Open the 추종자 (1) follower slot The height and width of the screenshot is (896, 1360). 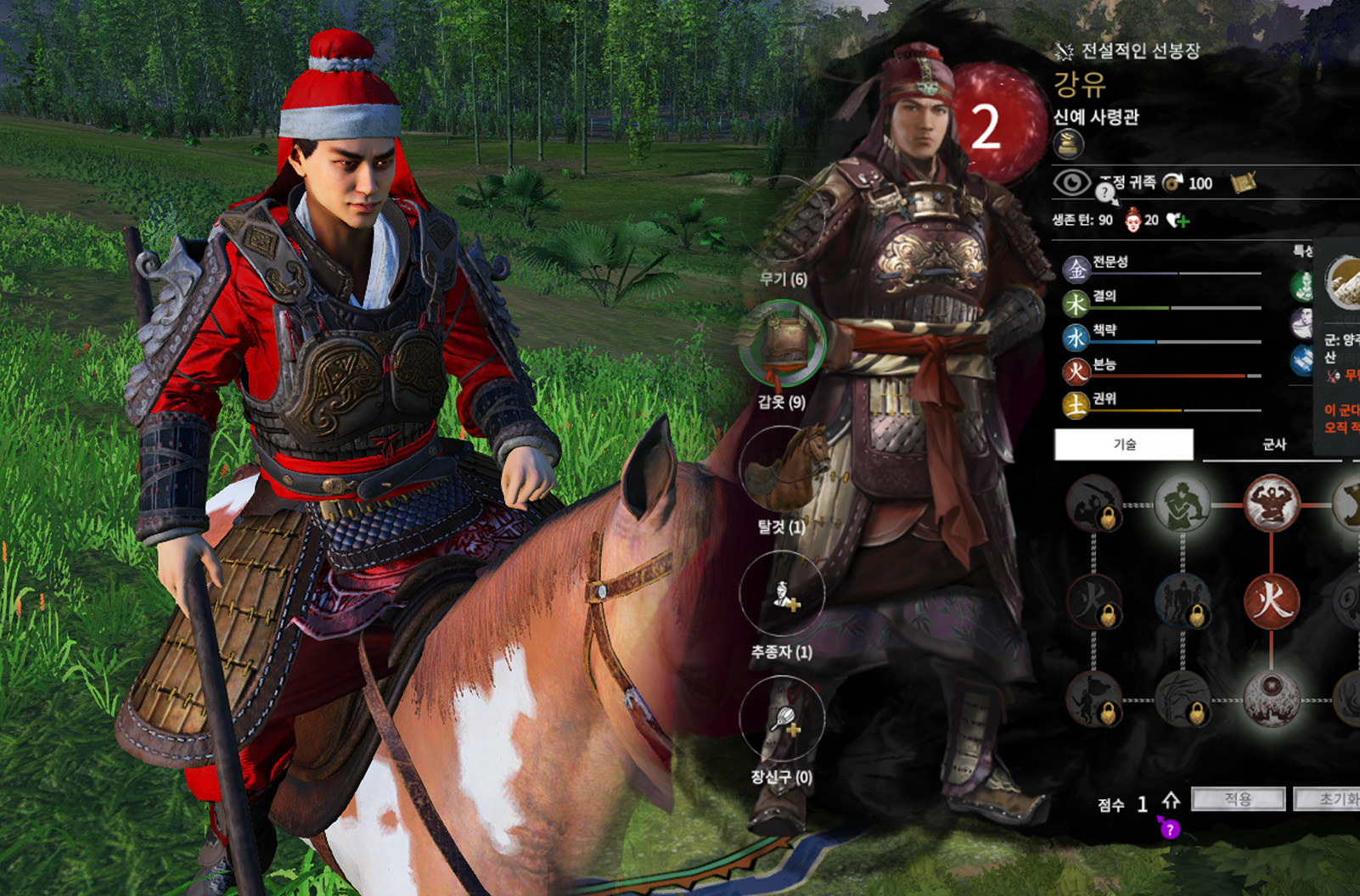[x=782, y=594]
